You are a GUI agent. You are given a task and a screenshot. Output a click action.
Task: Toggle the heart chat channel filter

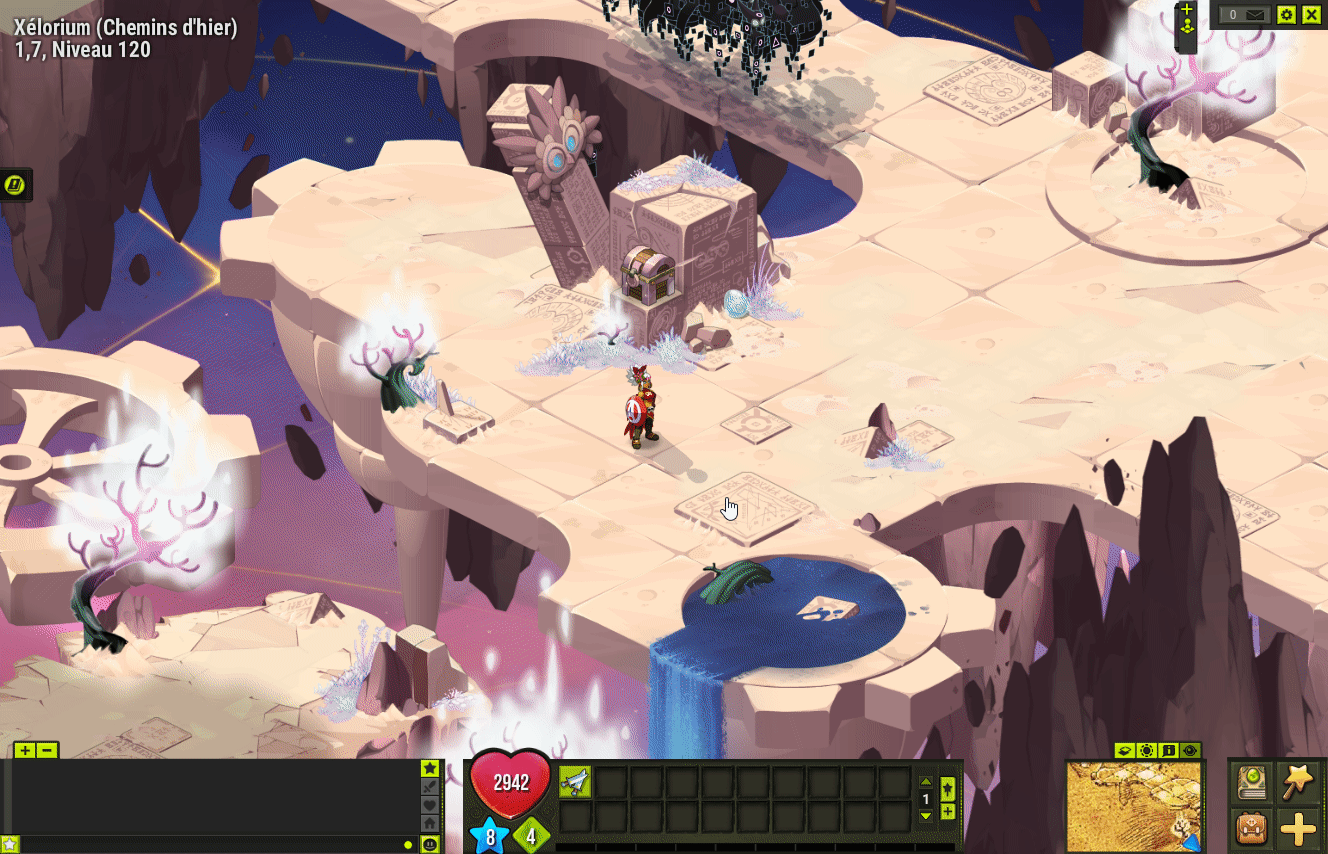(x=430, y=805)
